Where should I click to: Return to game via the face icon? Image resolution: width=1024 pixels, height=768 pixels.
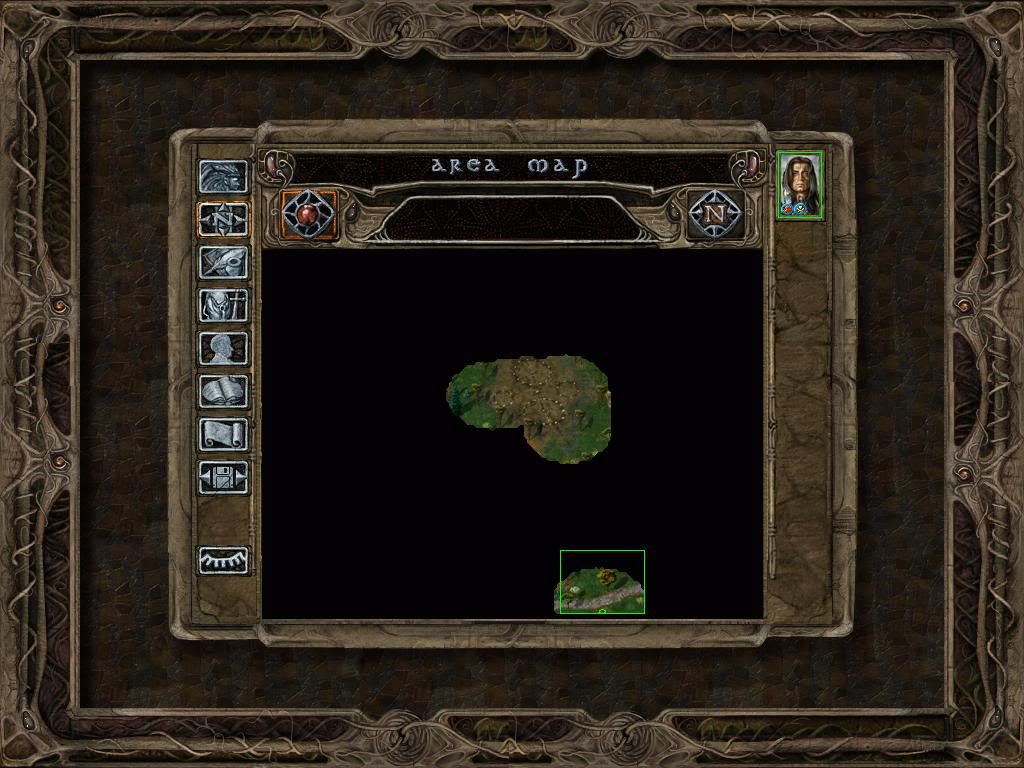pos(223,177)
